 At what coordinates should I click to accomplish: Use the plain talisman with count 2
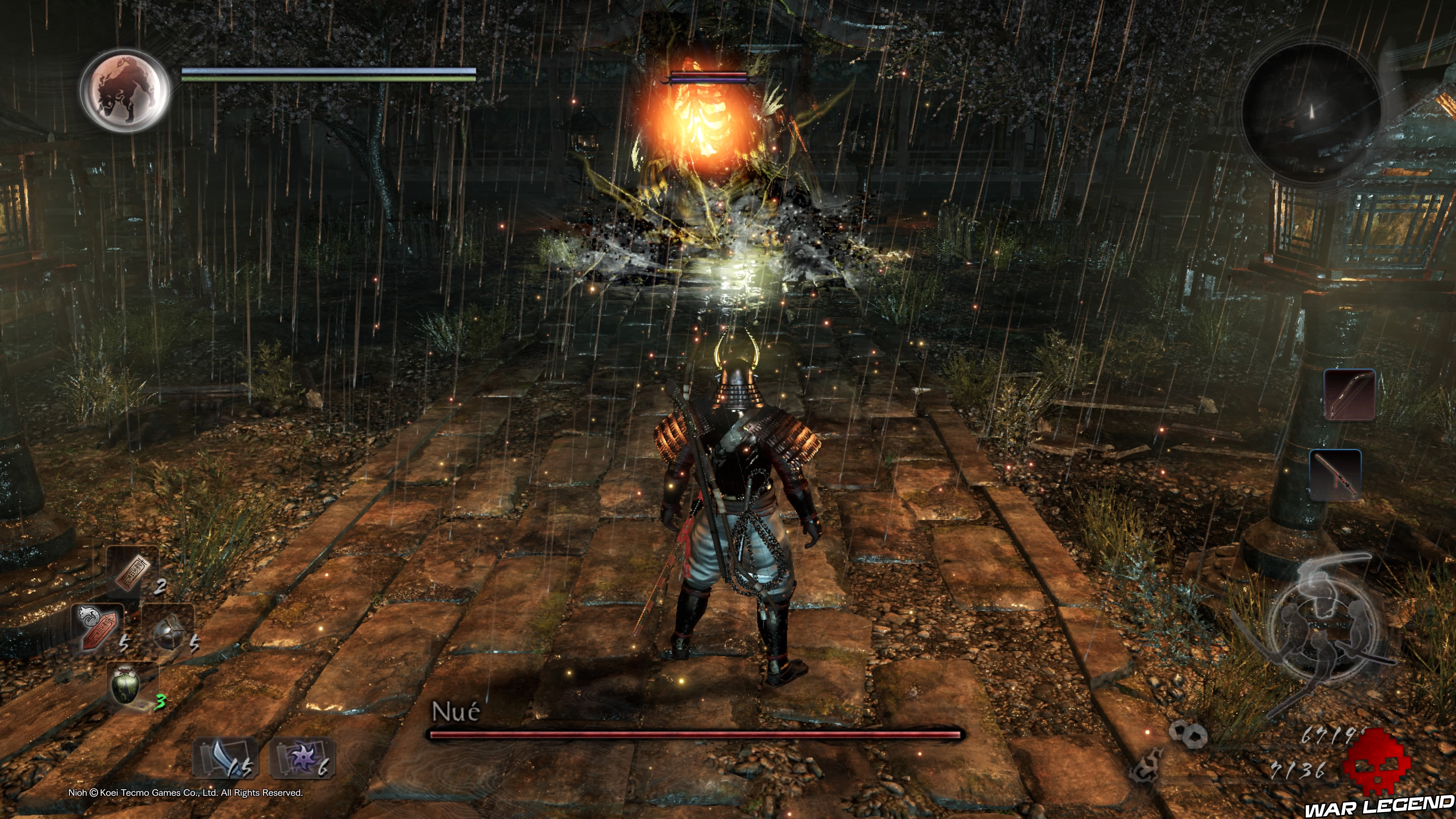133,573
